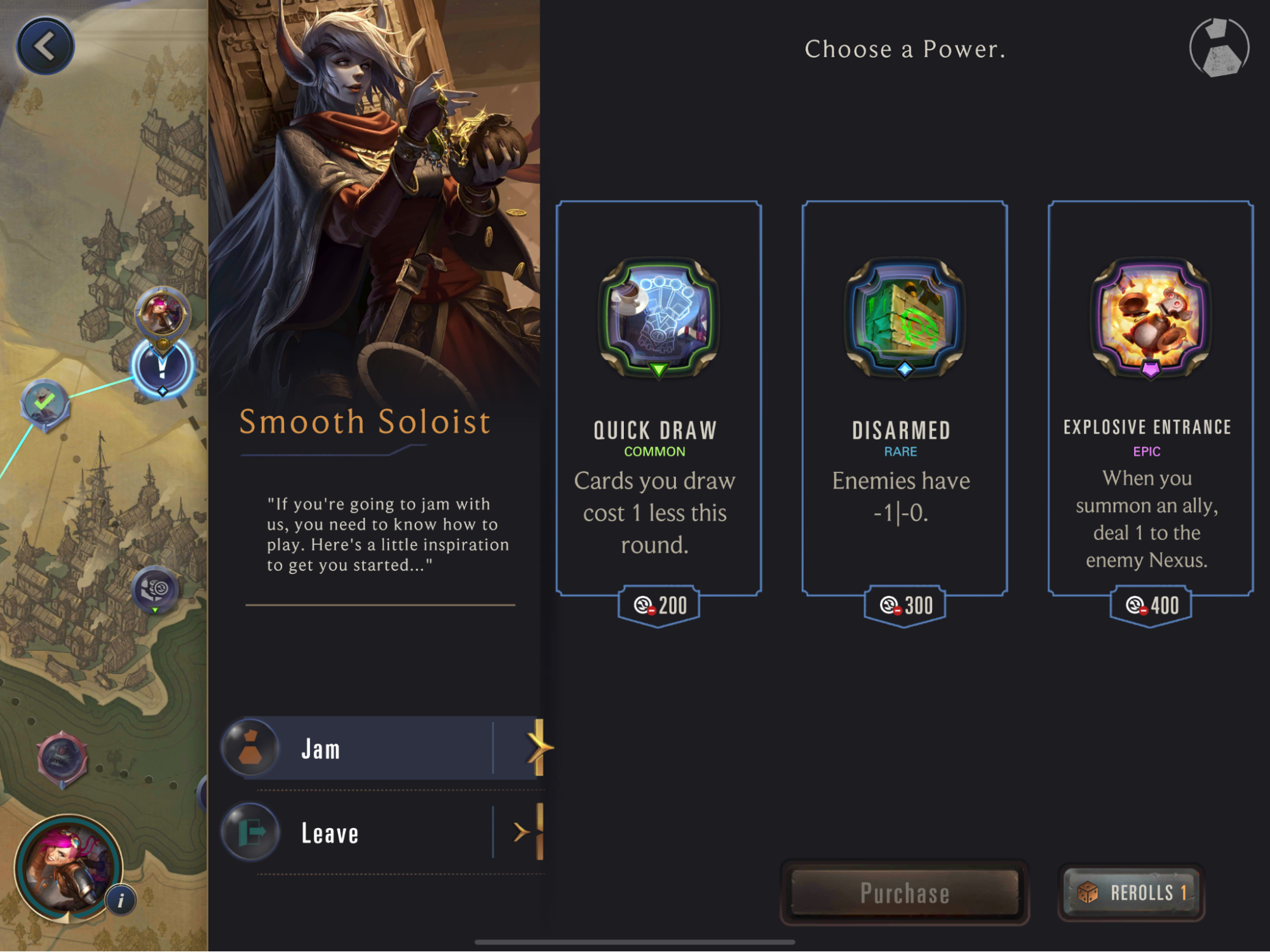The height and width of the screenshot is (952, 1270).
Task: Click the Purchase button
Action: pyautogui.click(x=904, y=892)
